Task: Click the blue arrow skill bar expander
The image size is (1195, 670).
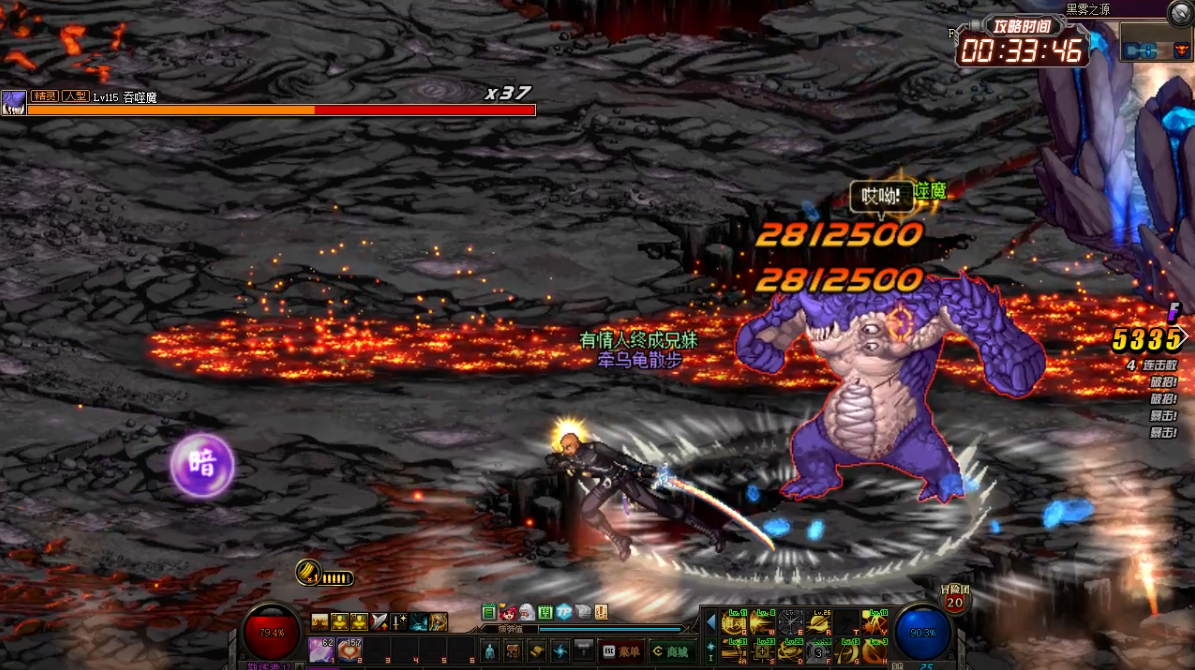Action: coord(711,622)
